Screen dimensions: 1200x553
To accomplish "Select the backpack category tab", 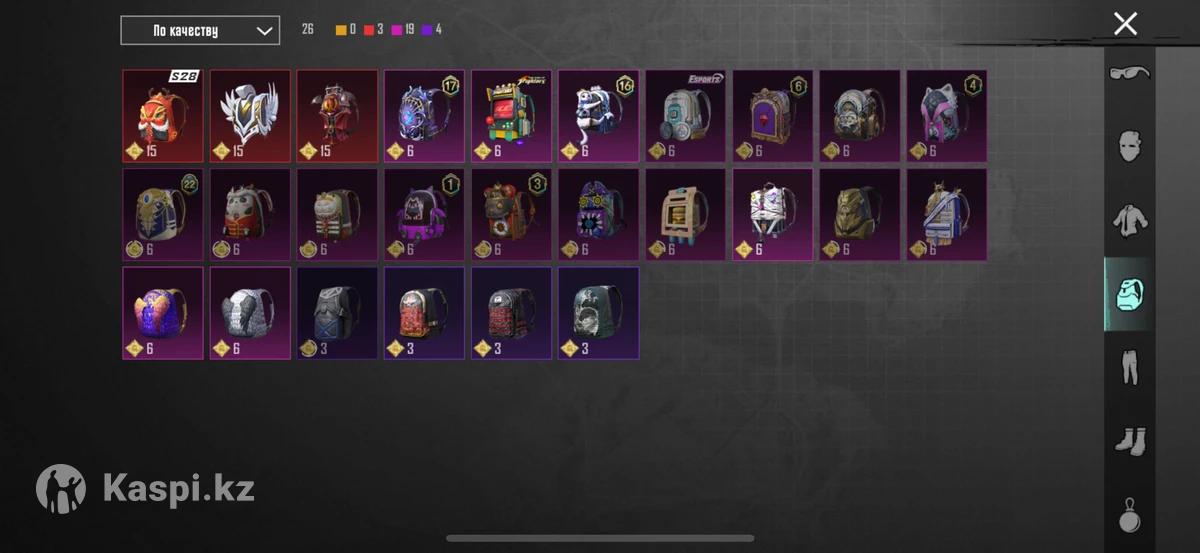I will pyautogui.click(x=1130, y=294).
